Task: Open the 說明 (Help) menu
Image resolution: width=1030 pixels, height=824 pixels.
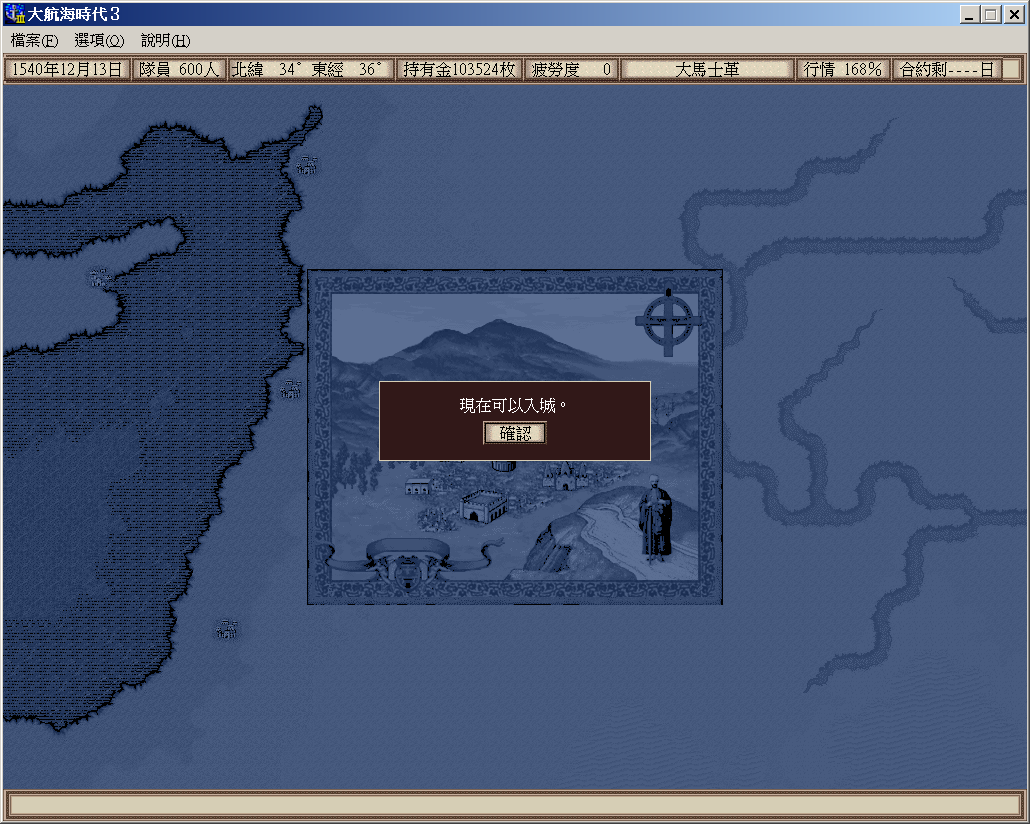Action: 165,41
